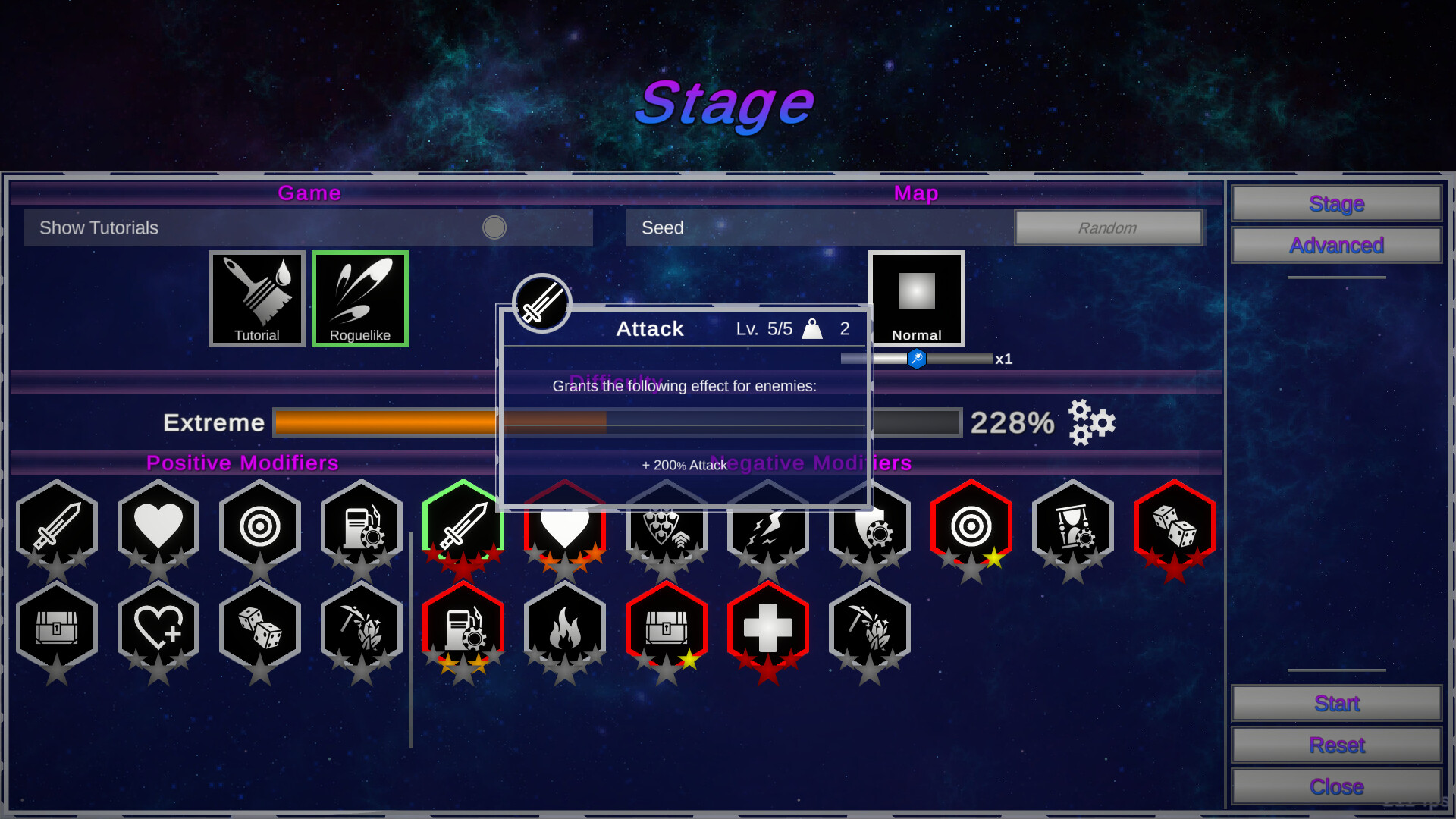The image size is (1456, 819).
Task: Select the sword Attack positive modifier
Action: (57, 527)
